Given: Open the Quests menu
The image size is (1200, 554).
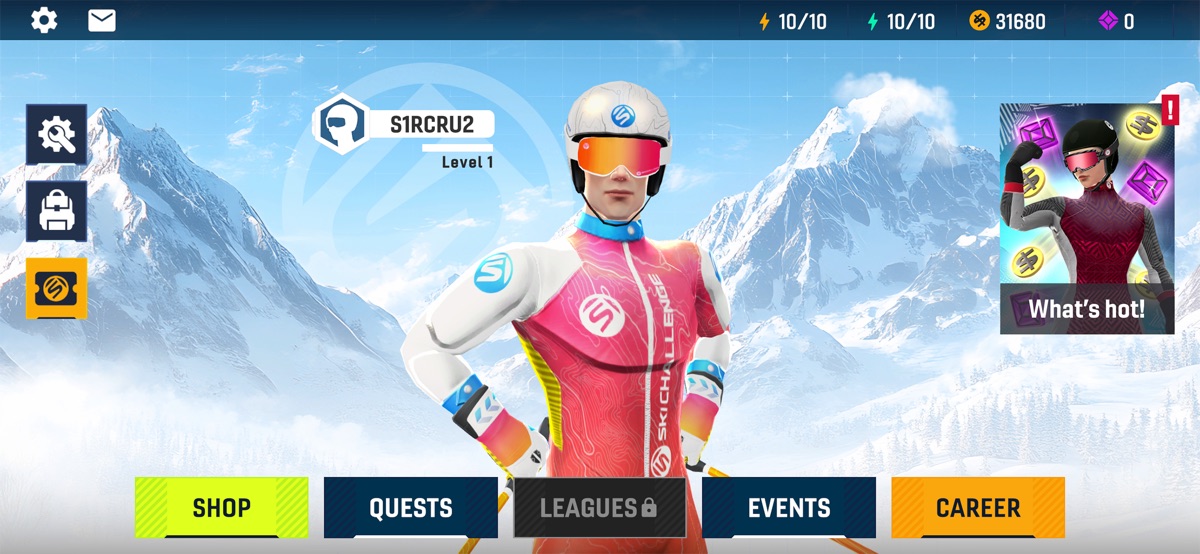Looking at the screenshot, I should tap(410, 507).
